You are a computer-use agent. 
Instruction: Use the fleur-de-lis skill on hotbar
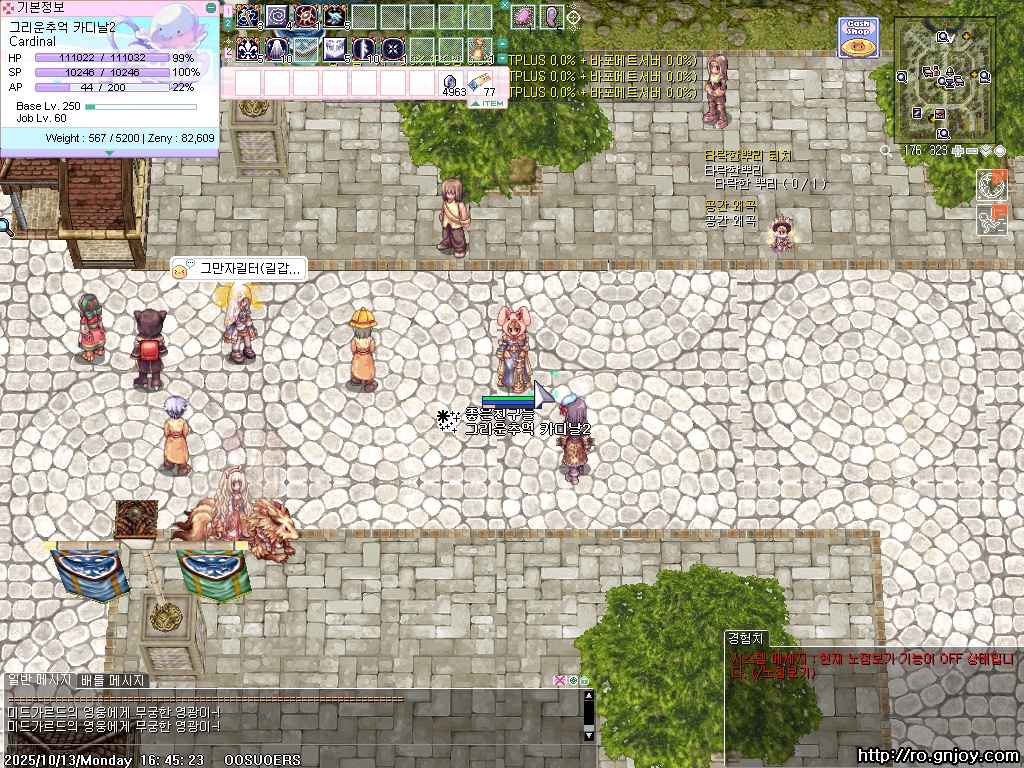[x=248, y=48]
